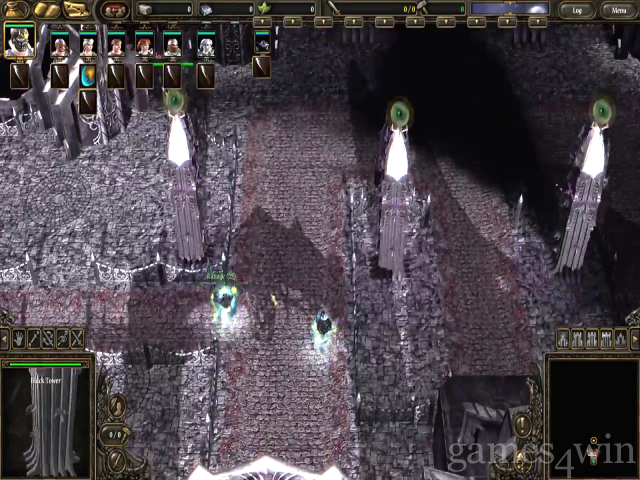Screen dimensions: 640x480
Task: Open the Menu button
Action: pyautogui.click(x=615, y=10)
